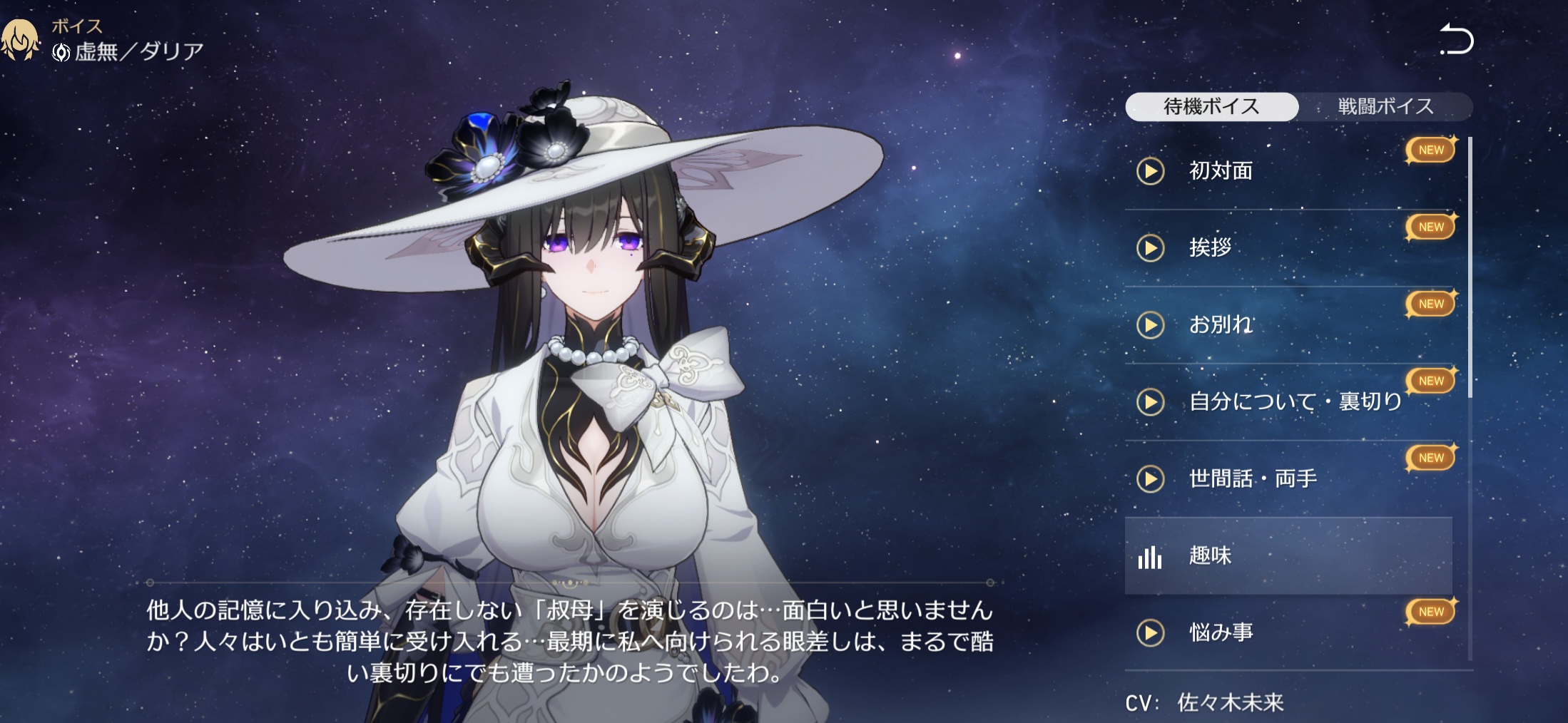
Task: Play the お別れ voice line
Action: point(1150,325)
